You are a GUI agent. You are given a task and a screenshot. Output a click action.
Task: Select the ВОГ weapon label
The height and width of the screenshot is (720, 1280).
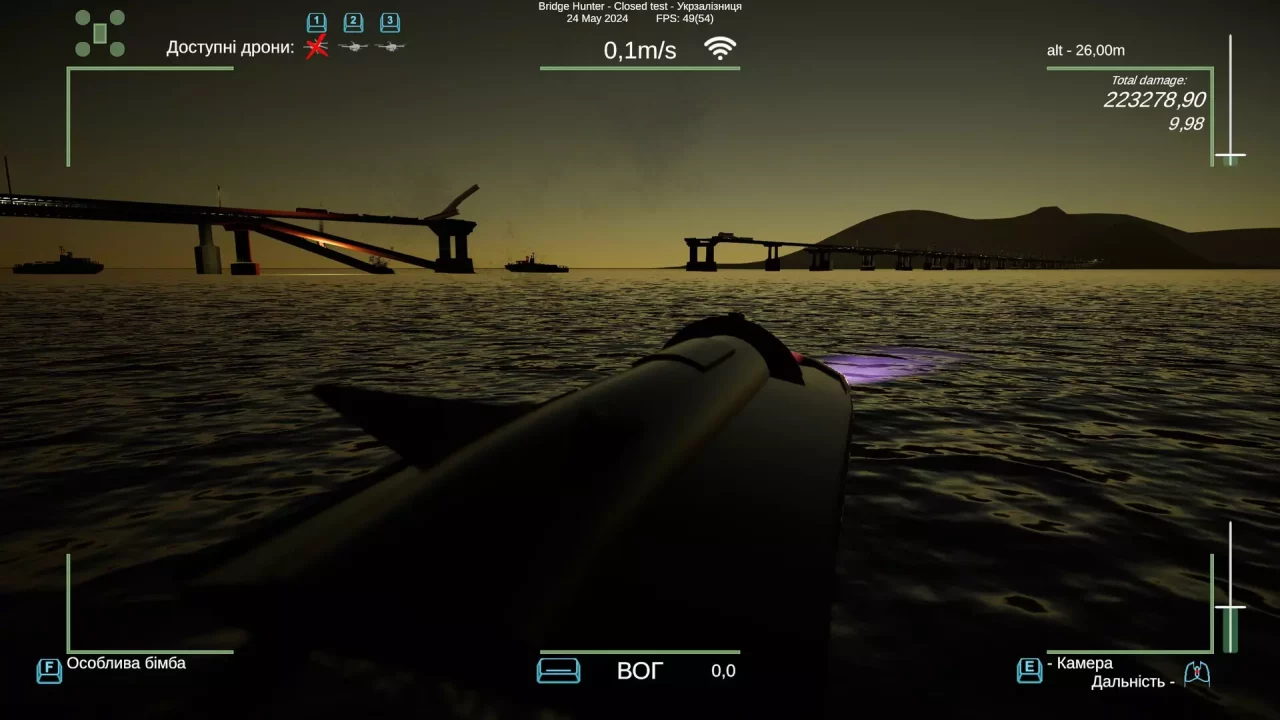(638, 671)
